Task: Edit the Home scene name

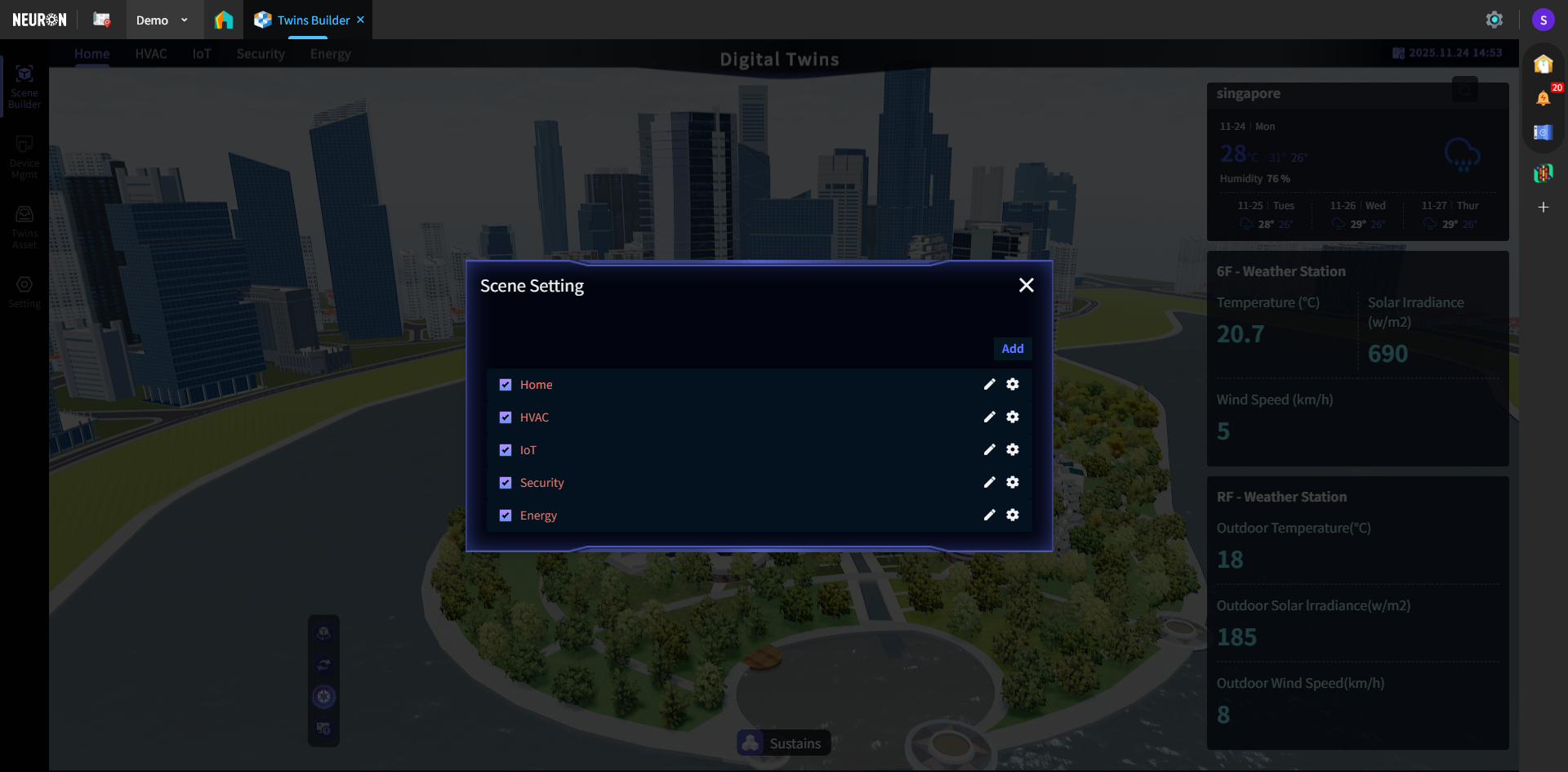Action: [x=990, y=384]
